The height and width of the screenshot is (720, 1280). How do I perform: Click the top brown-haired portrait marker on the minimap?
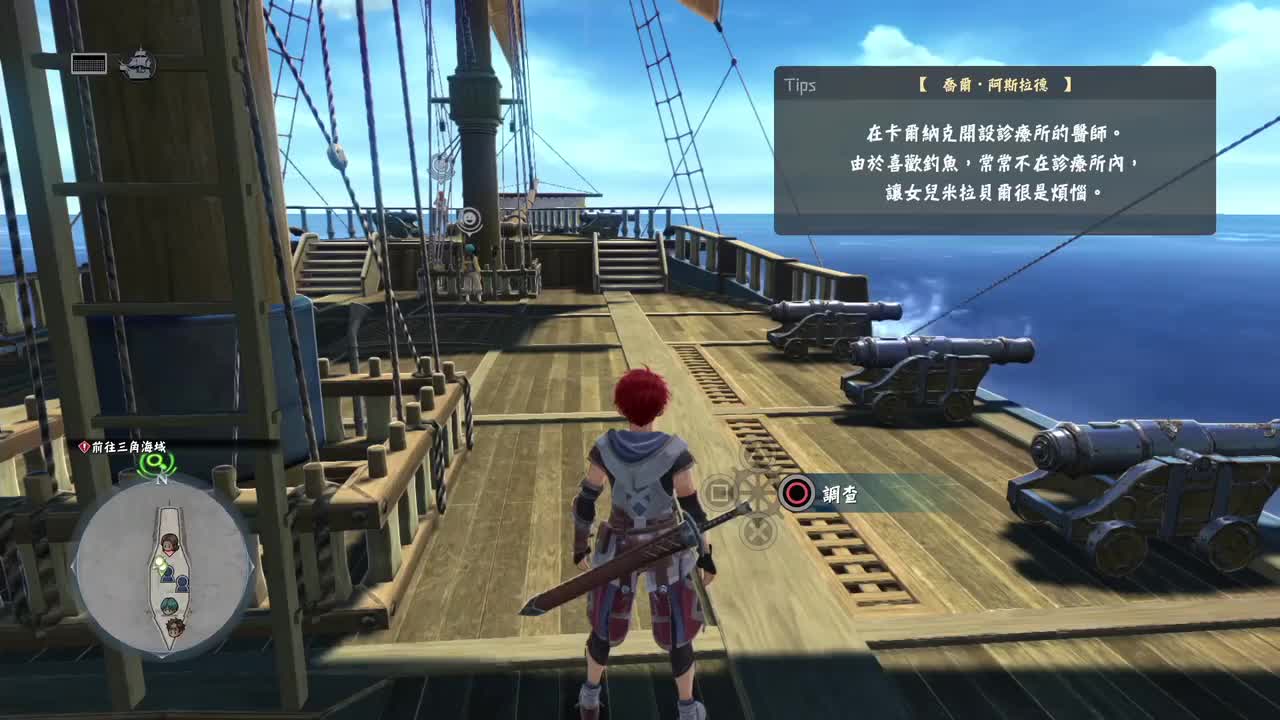click(169, 544)
